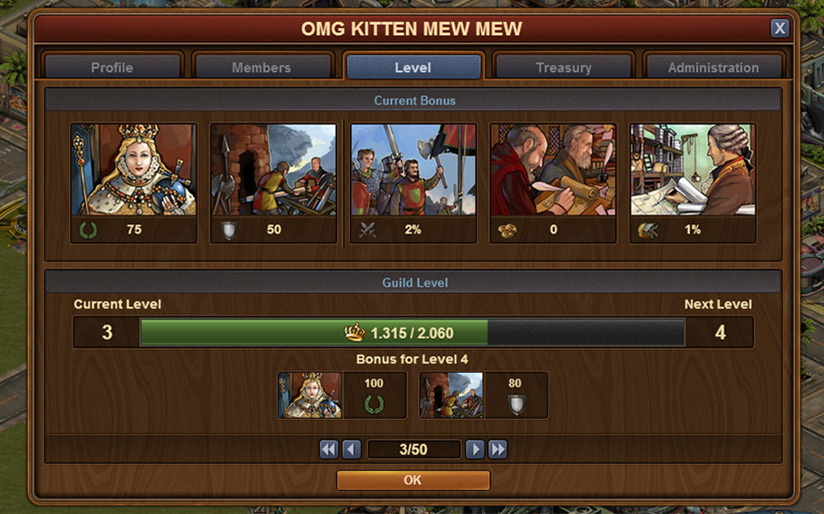The width and height of the screenshot is (824, 514).
Task: Select the Level tab
Action: pyautogui.click(x=413, y=67)
